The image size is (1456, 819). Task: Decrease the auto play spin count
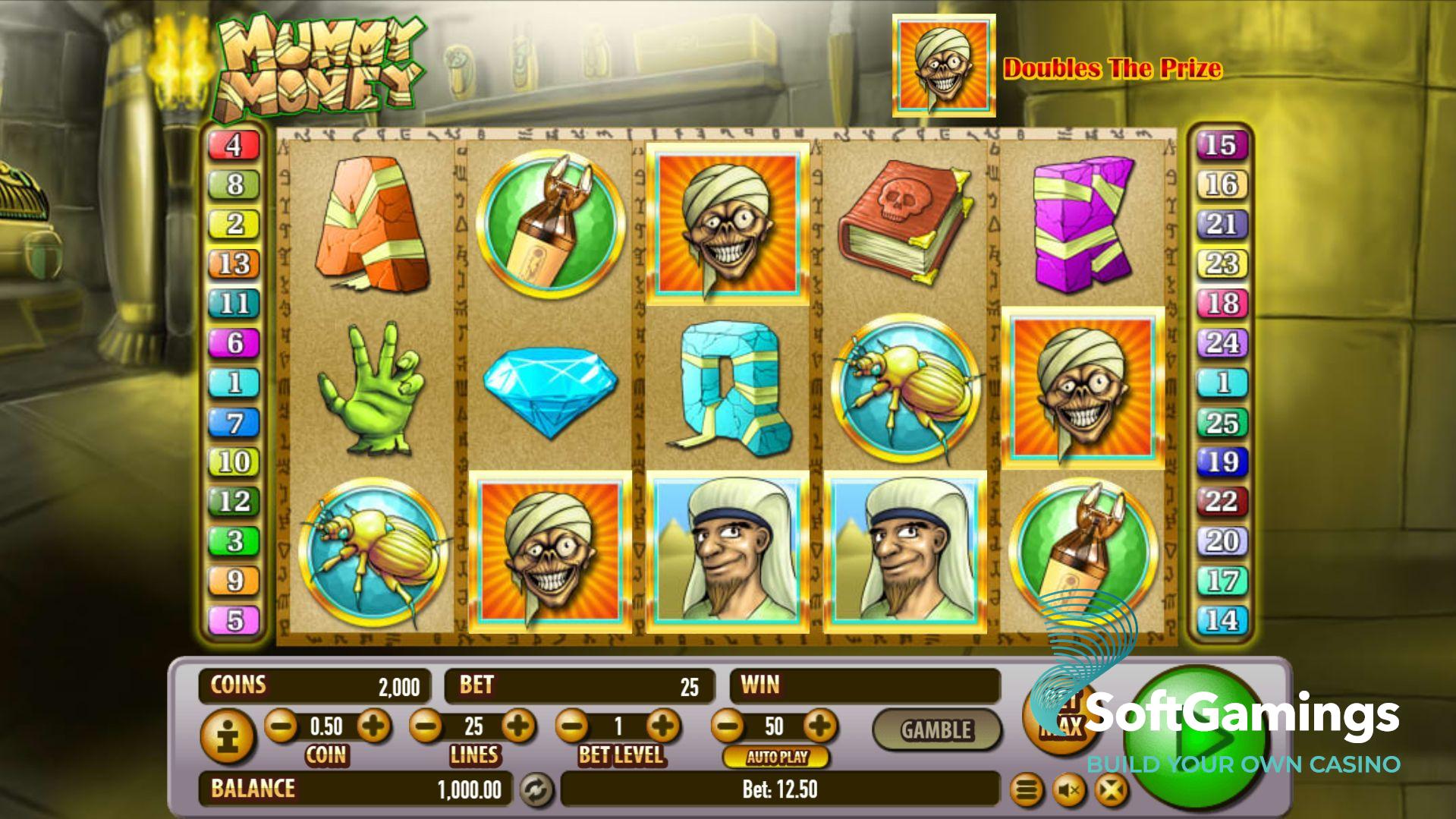click(728, 726)
